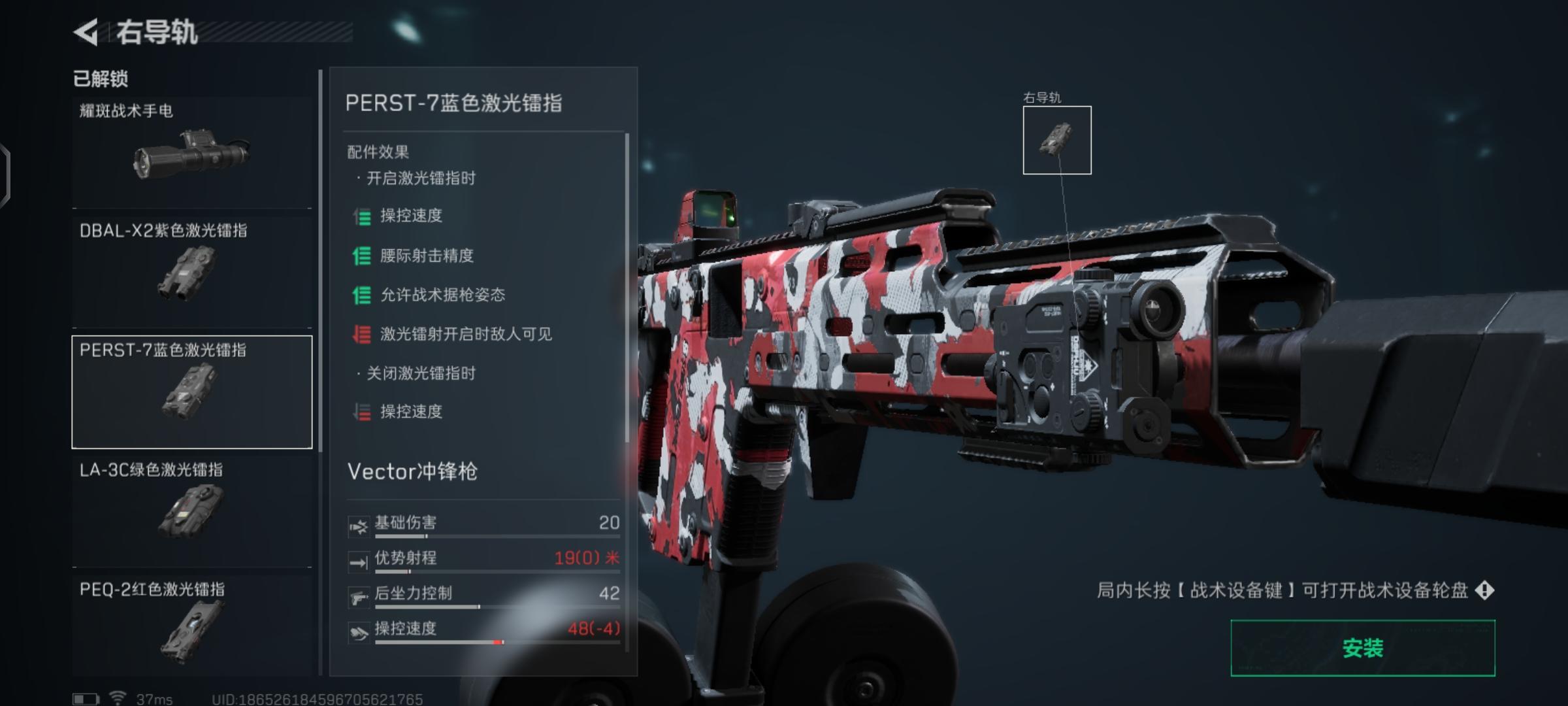Image resolution: width=1568 pixels, height=706 pixels.
Task: Select the PERST-7蓝色激光镭指 attachment
Action: (191, 392)
